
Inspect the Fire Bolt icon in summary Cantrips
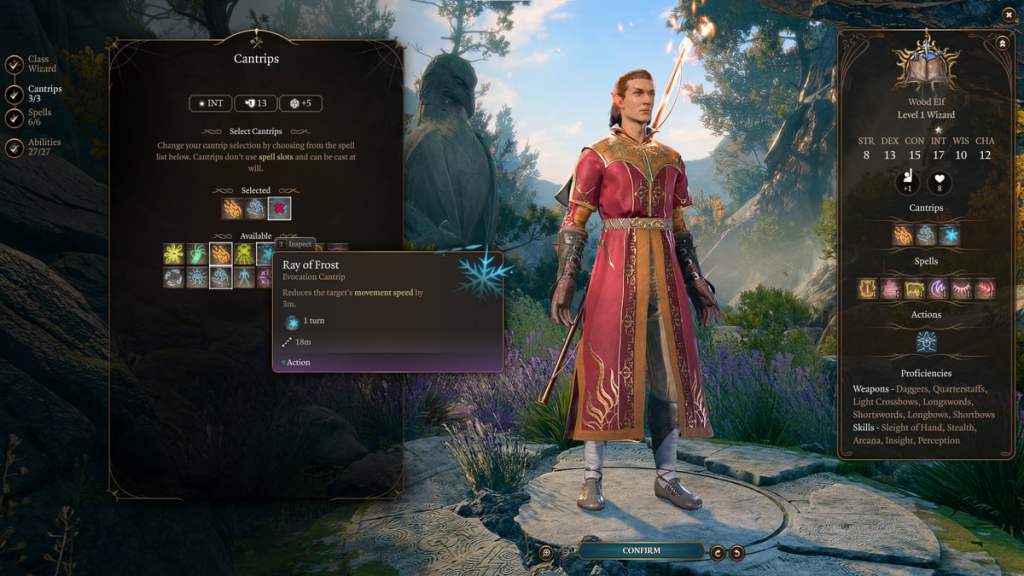coord(902,235)
